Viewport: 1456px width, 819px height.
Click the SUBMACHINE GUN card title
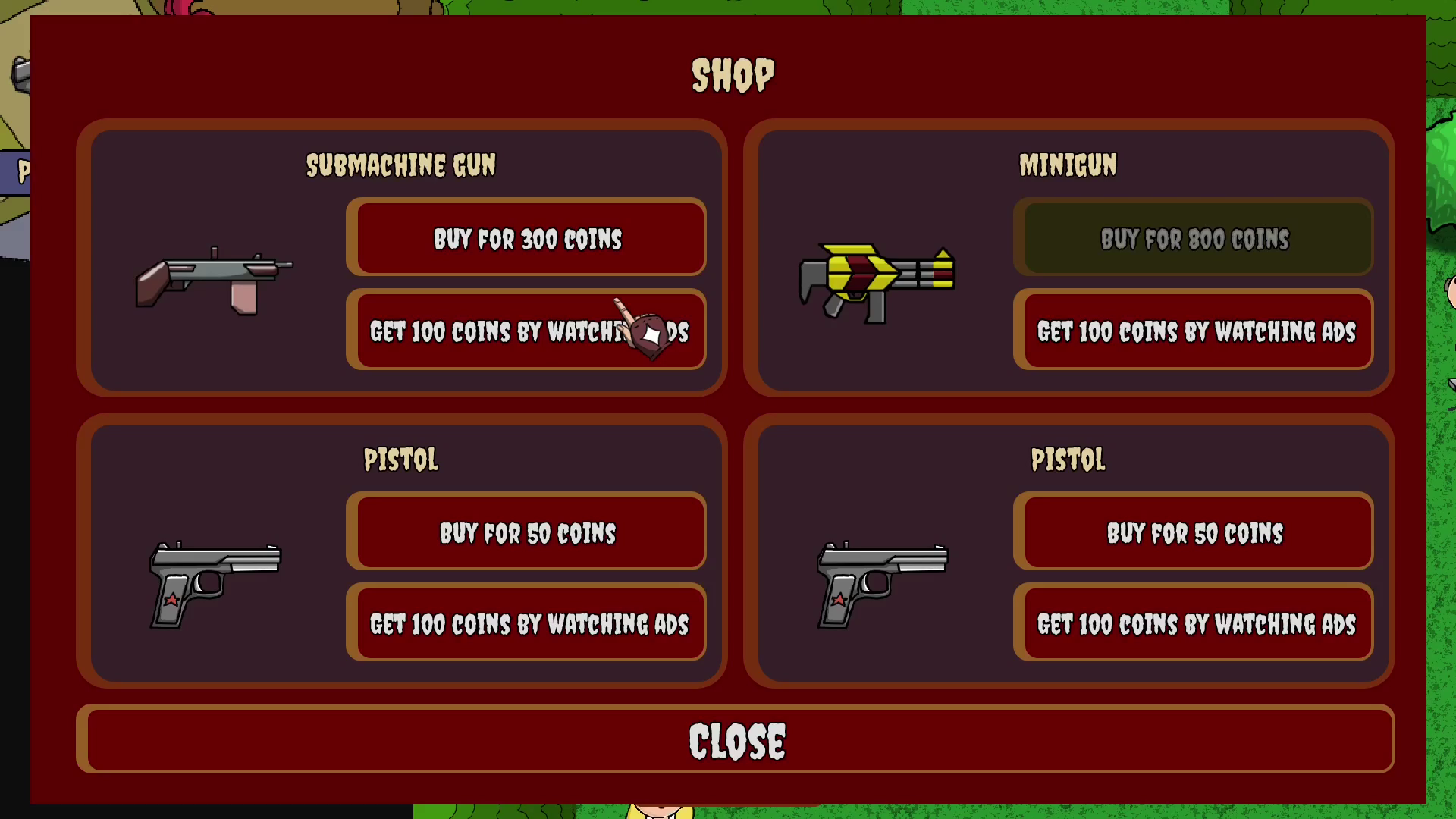click(400, 165)
